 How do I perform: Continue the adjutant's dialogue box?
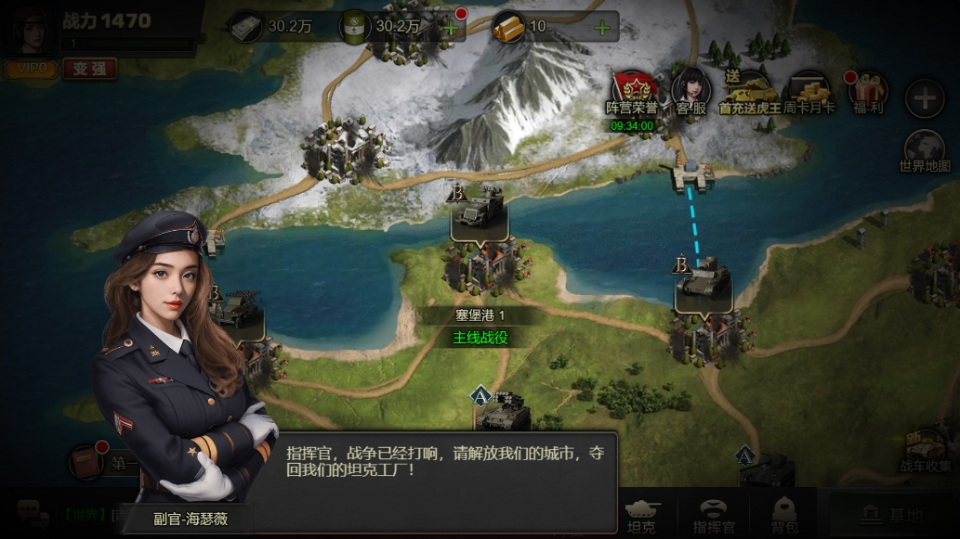(444, 482)
